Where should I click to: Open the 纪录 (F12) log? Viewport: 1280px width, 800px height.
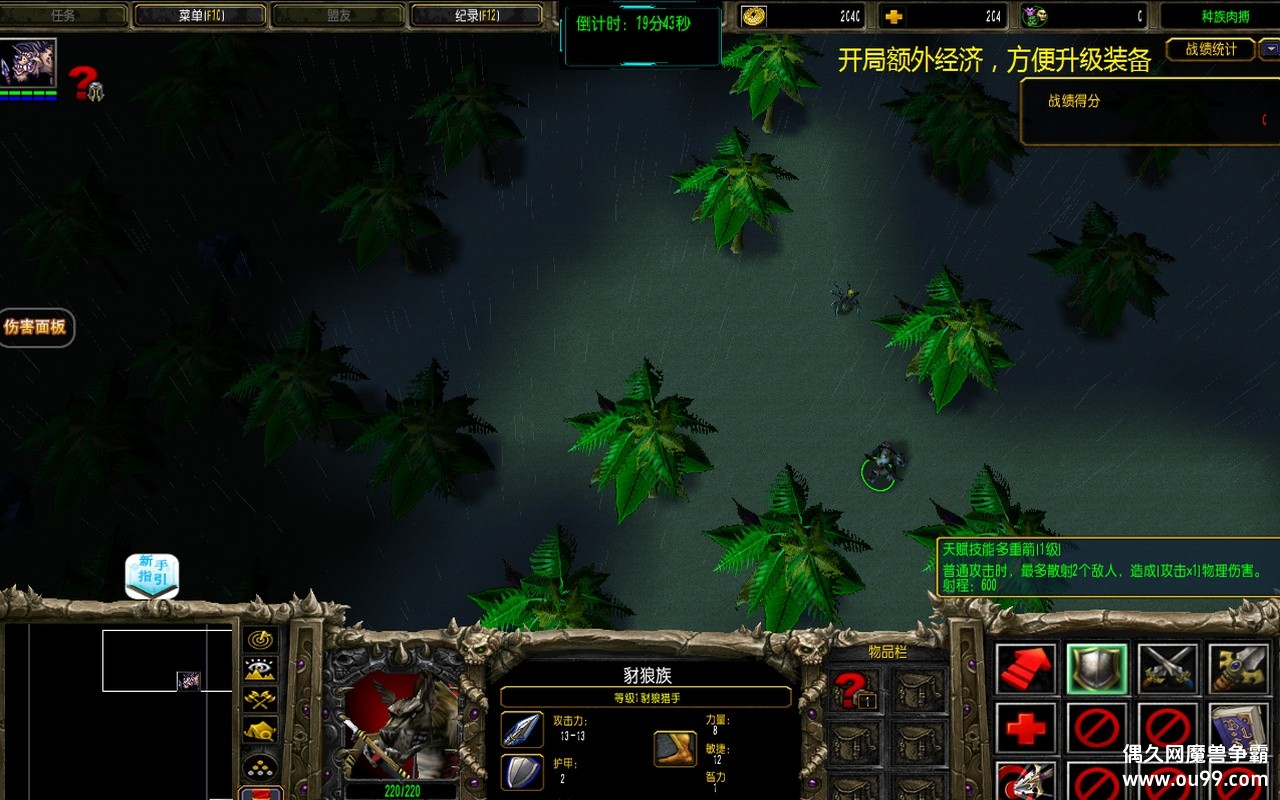(475, 15)
